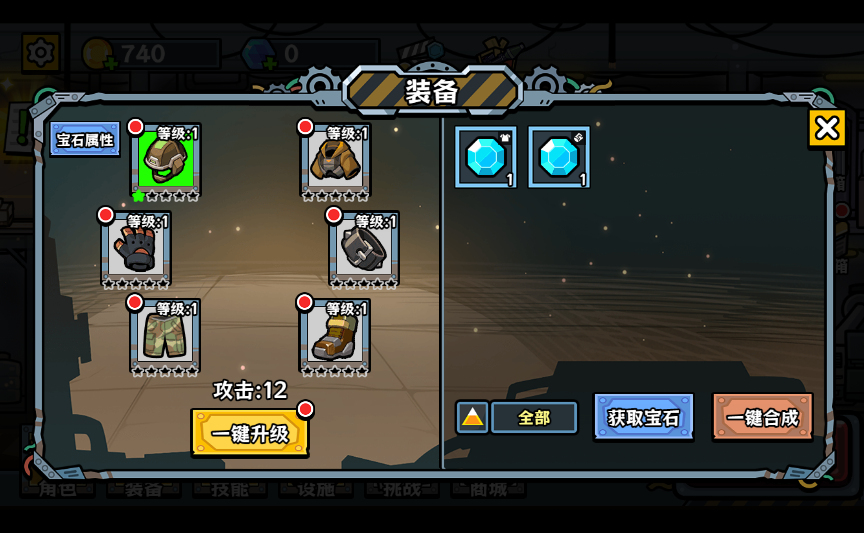Click the 一键升级 upgrade button

pyautogui.click(x=250, y=433)
